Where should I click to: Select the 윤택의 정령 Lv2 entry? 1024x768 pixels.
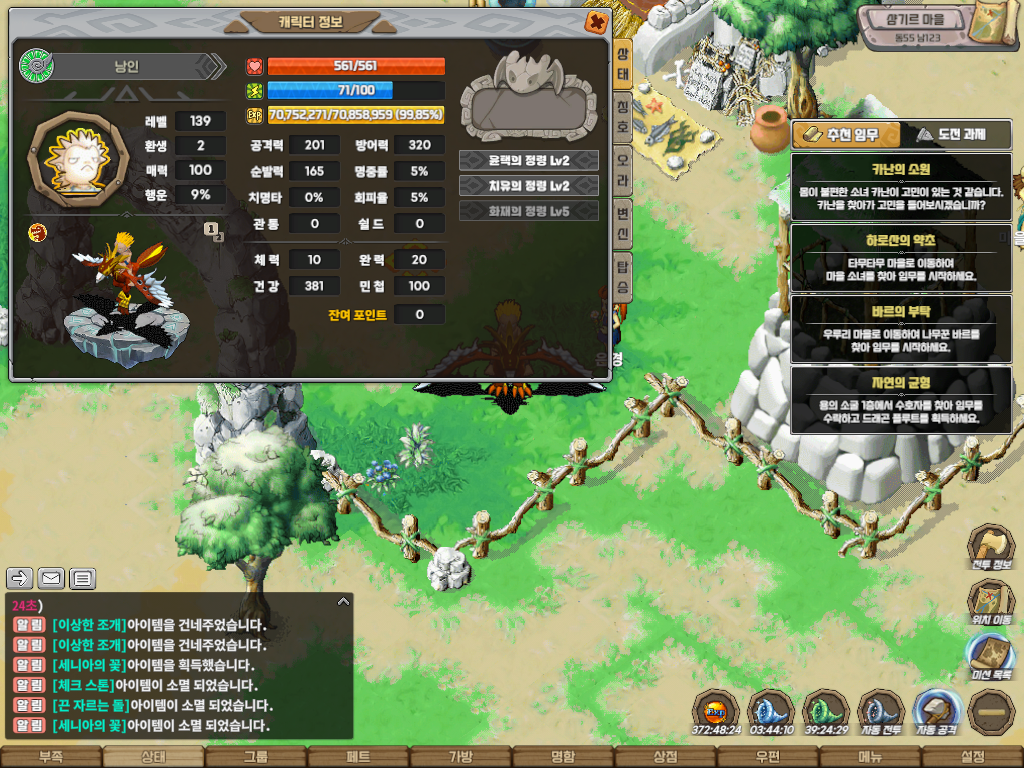click(x=529, y=160)
